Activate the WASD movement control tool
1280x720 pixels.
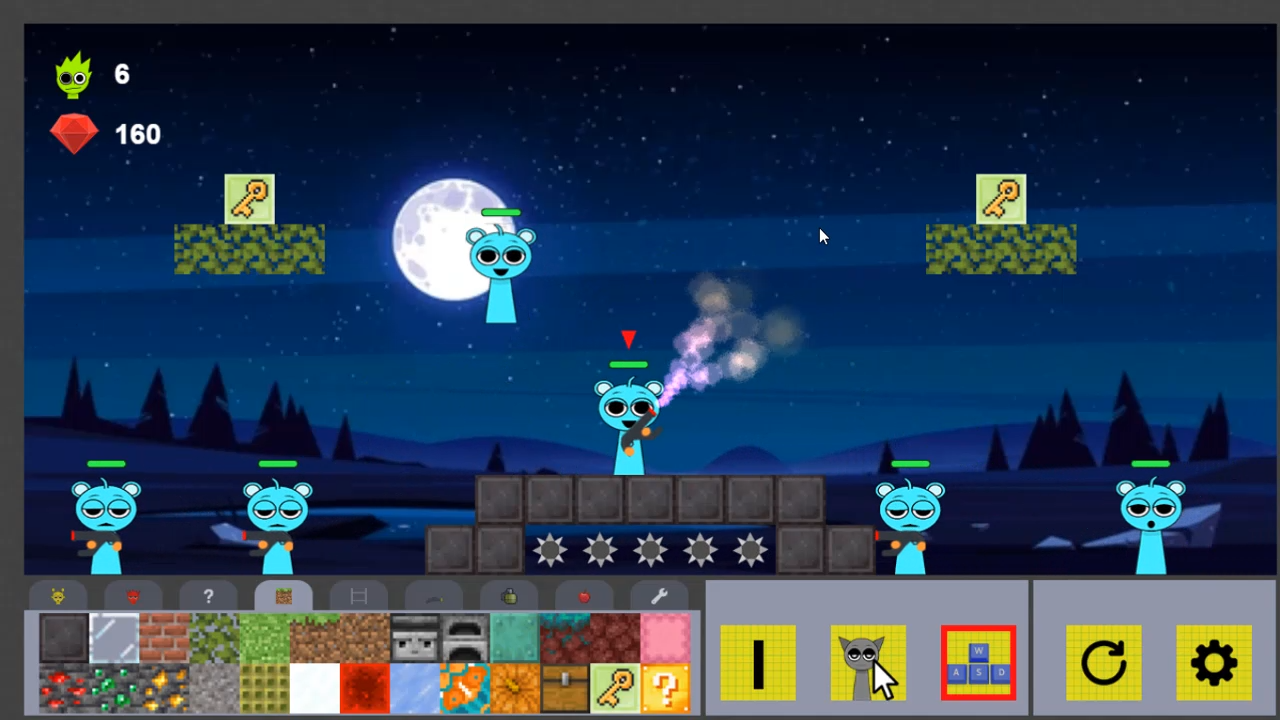pyautogui.click(x=978, y=663)
